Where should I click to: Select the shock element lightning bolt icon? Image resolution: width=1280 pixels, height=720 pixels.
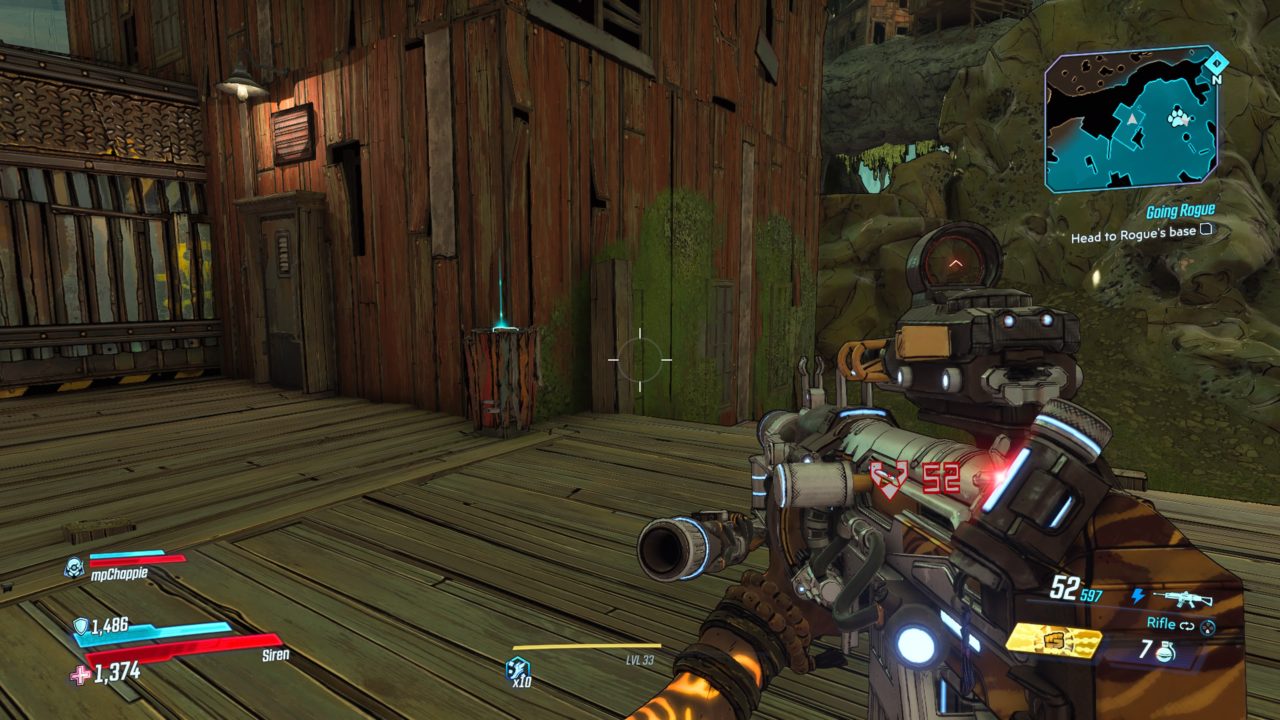tap(1137, 597)
